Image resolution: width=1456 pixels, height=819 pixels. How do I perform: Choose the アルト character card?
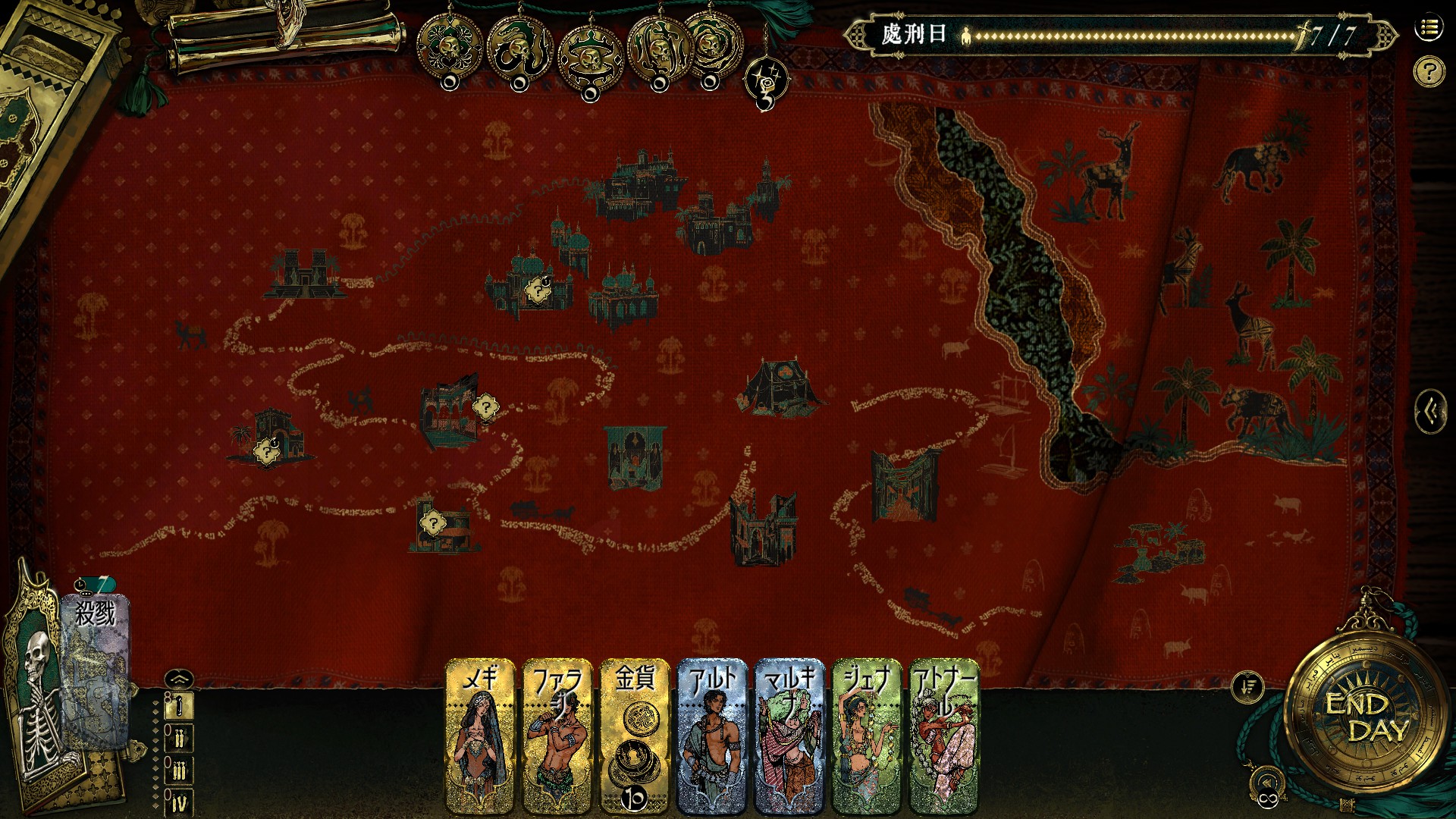[x=712, y=736]
